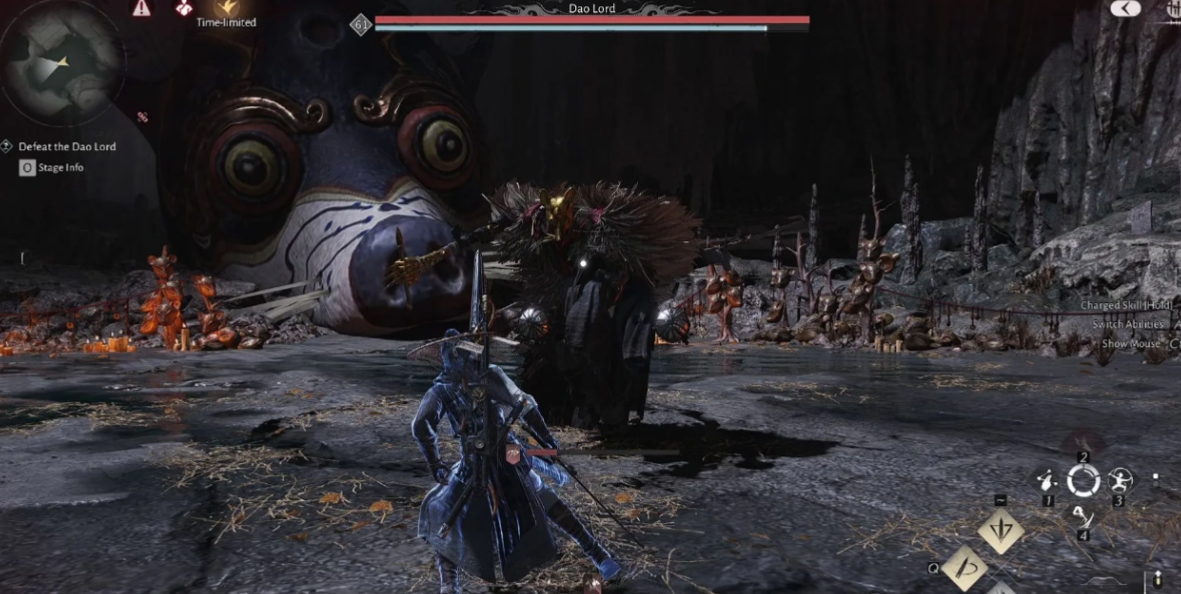Click the Dao Lord level 61 diamond badge
Viewport: 1181px width, 594px height.
[361, 25]
